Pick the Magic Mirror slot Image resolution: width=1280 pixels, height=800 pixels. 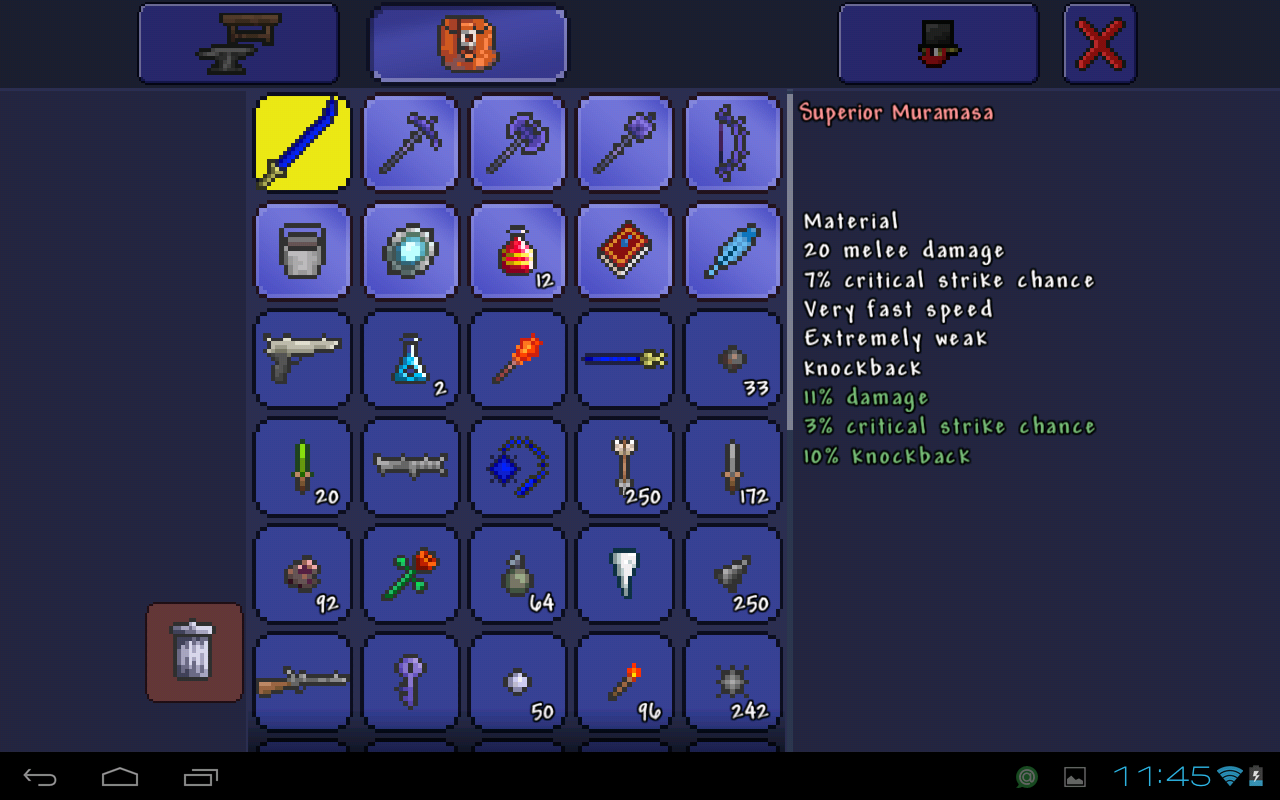410,251
